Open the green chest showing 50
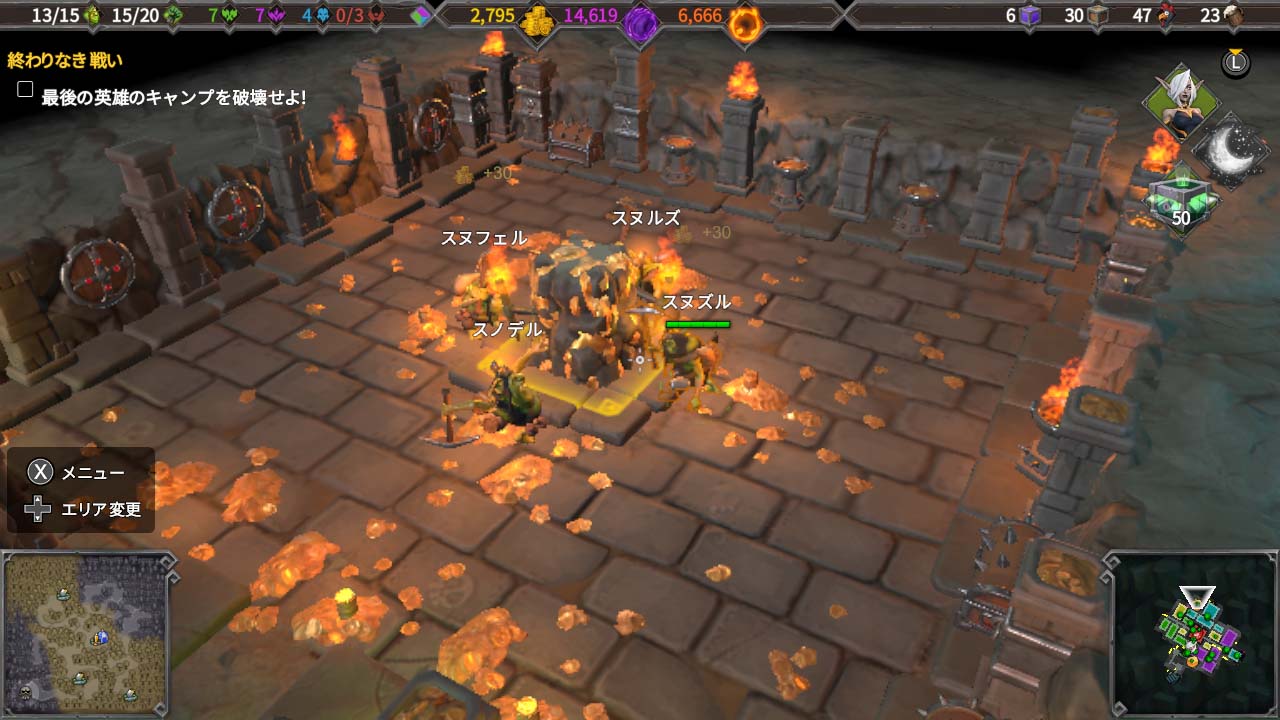Screen dimensions: 1280x720 coord(1181,200)
